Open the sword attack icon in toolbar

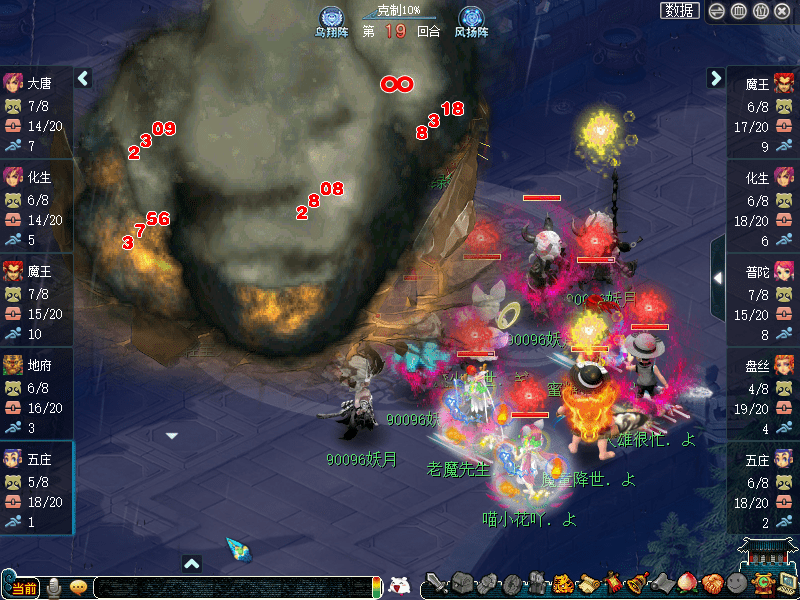pos(436,584)
